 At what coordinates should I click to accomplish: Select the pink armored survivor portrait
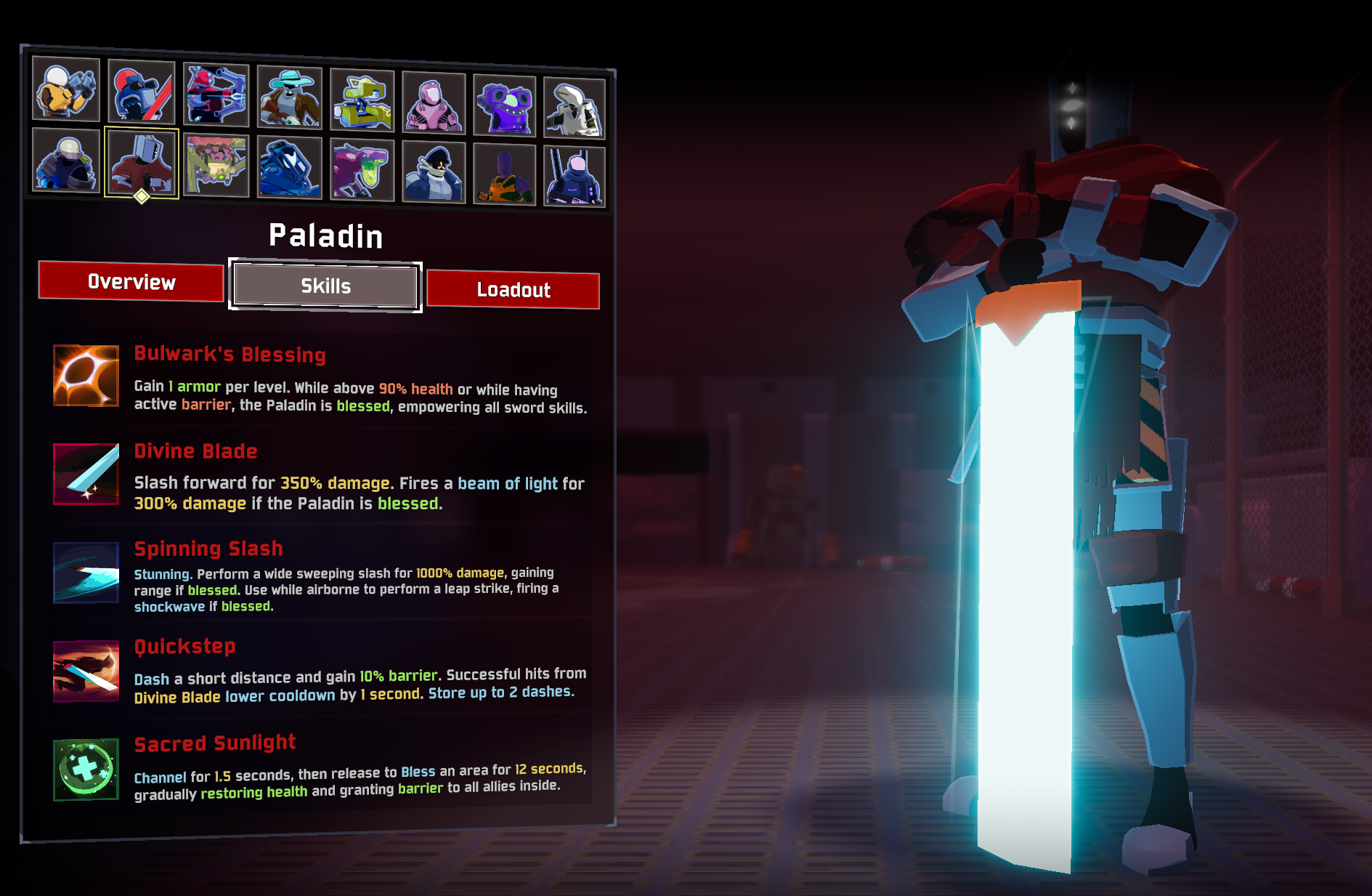click(x=434, y=103)
